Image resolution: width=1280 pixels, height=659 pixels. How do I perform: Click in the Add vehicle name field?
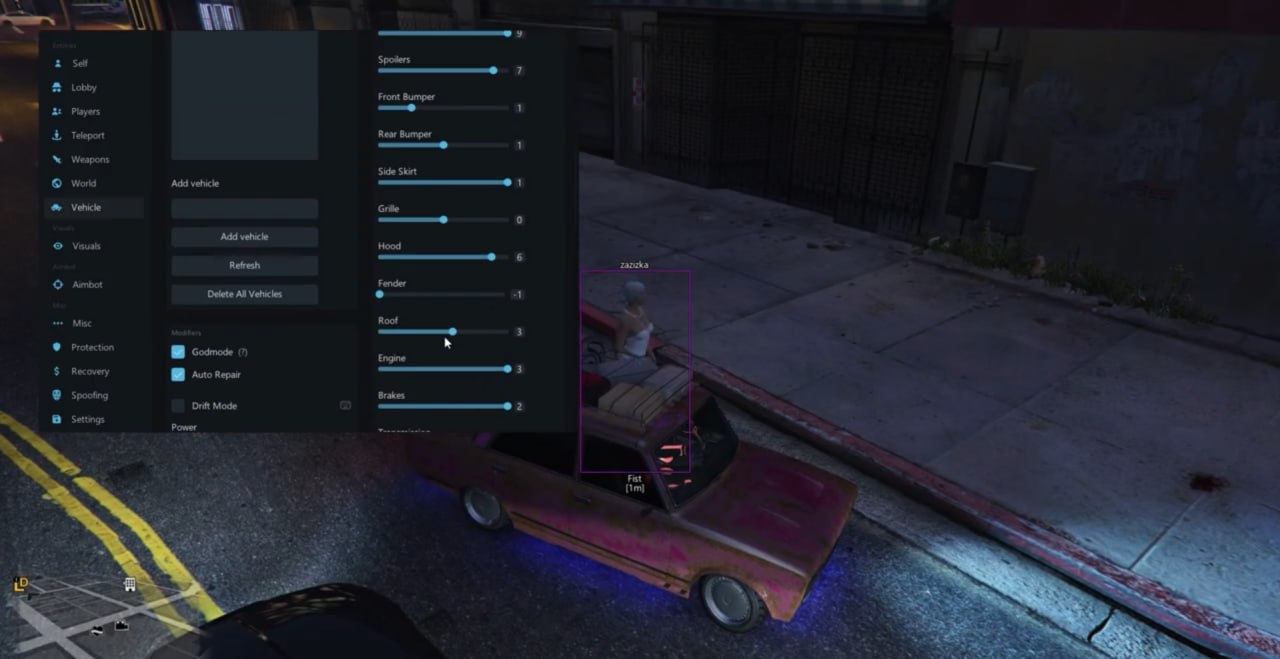click(x=244, y=209)
